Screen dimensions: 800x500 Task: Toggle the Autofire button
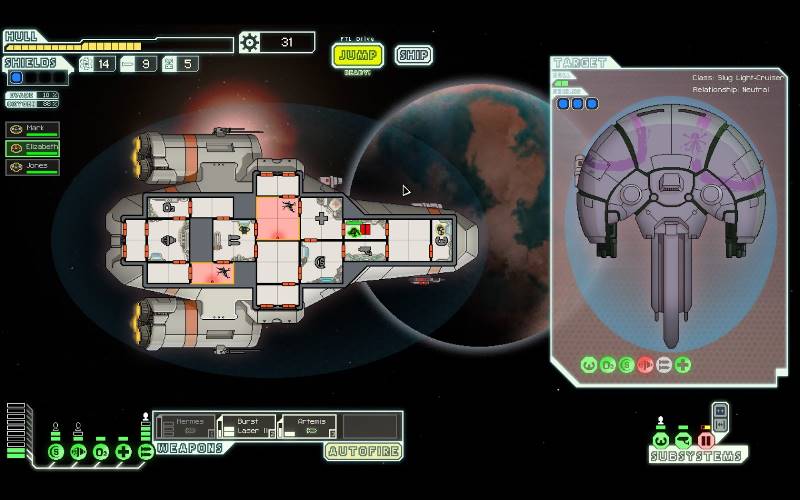(363, 451)
